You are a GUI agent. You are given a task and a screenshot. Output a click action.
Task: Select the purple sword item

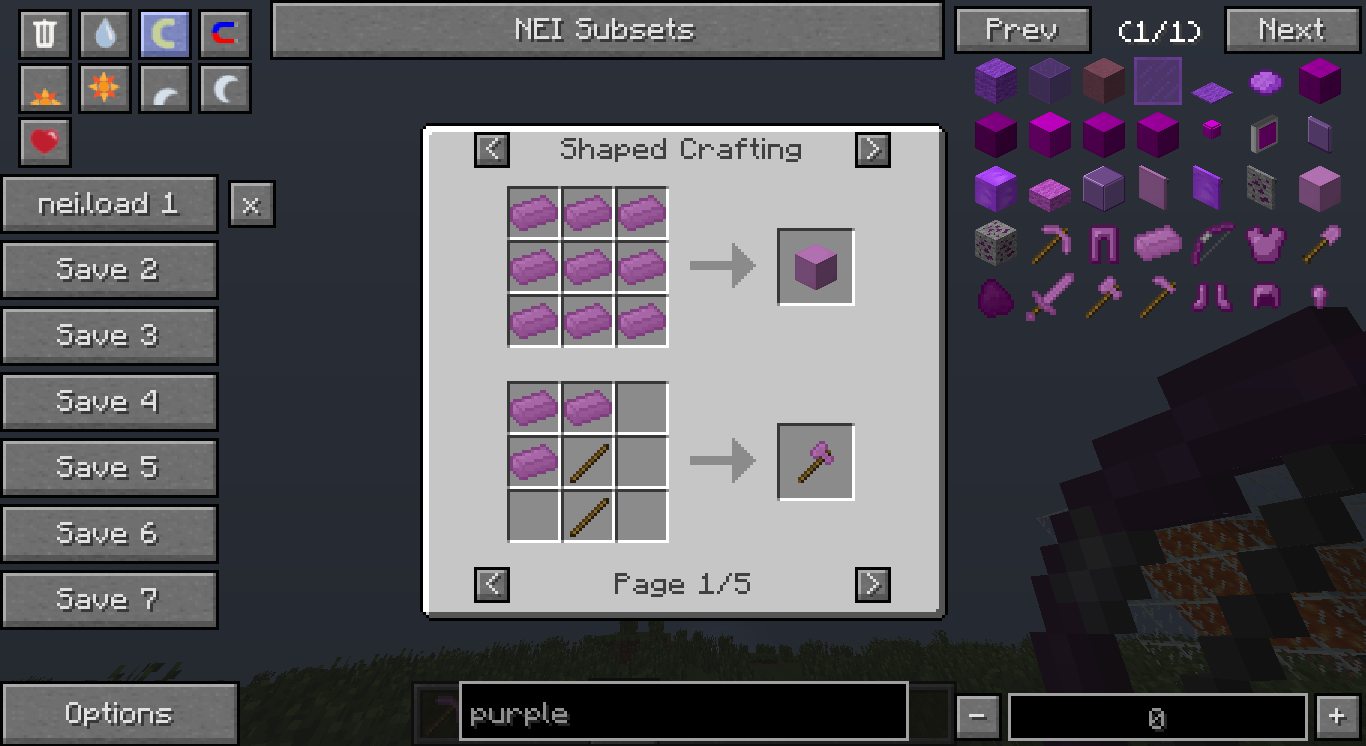(x=1050, y=296)
